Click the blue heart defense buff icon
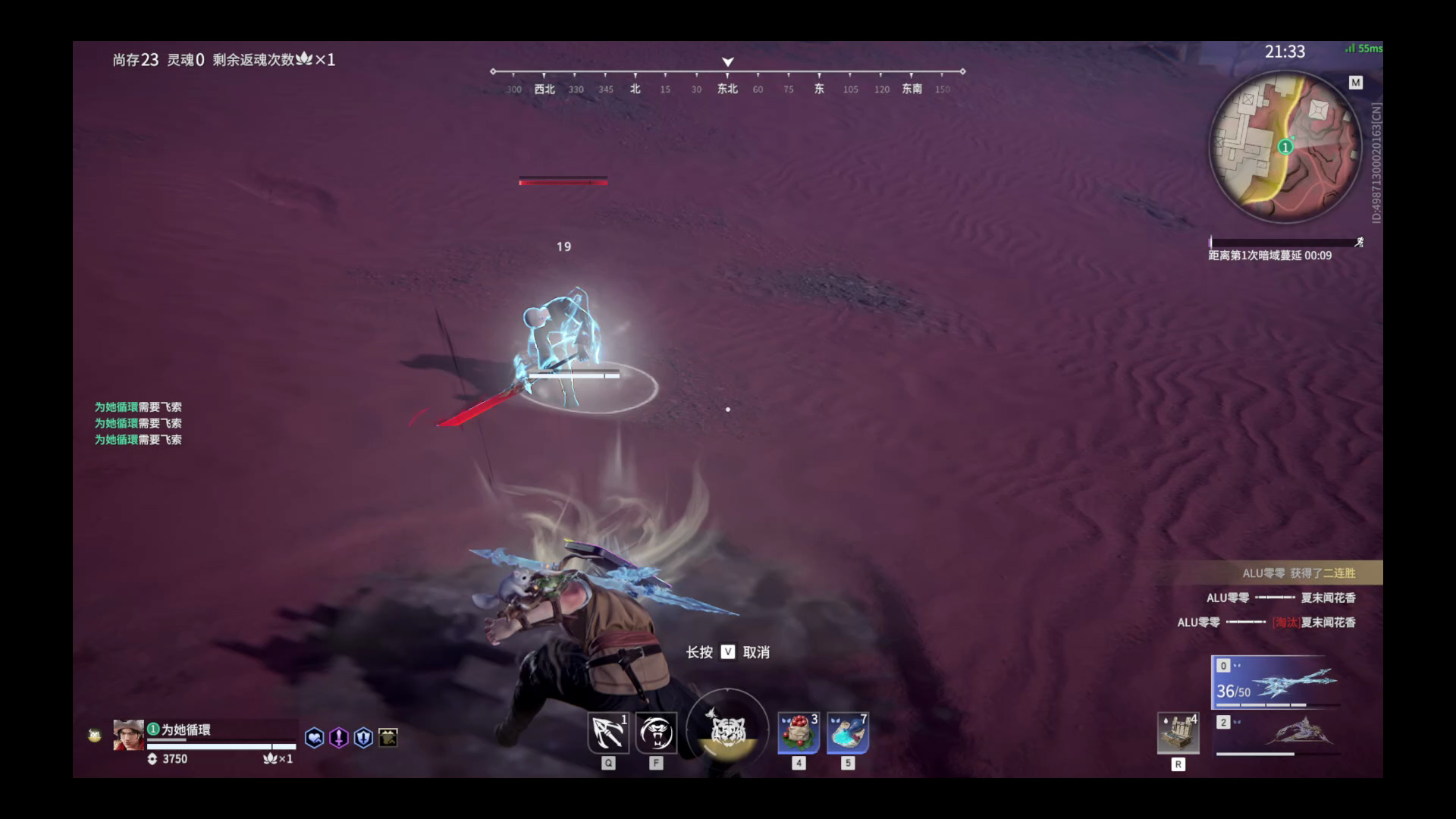The width and height of the screenshot is (1456, 819). [313, 738]
